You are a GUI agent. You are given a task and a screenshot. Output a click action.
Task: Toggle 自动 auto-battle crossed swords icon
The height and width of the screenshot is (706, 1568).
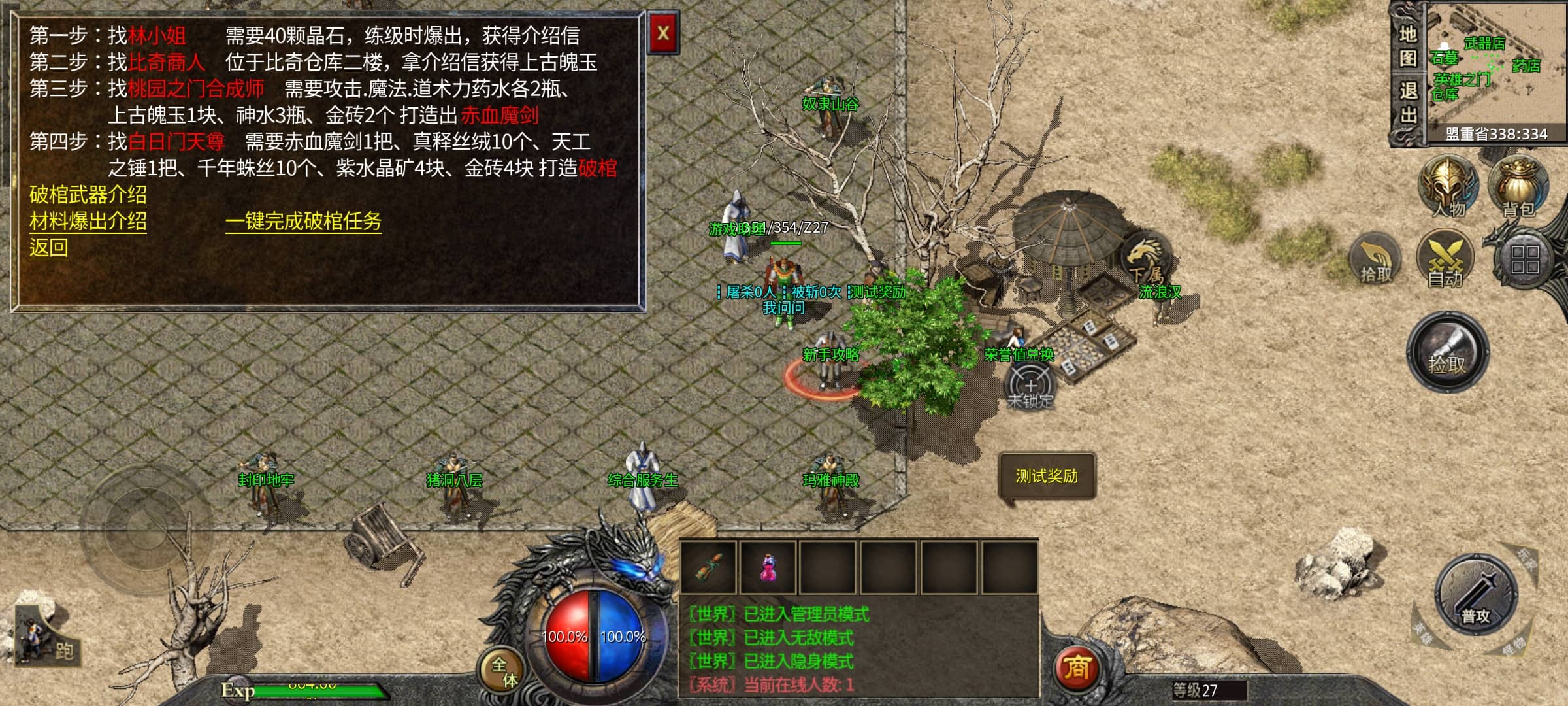point(1445,260)
